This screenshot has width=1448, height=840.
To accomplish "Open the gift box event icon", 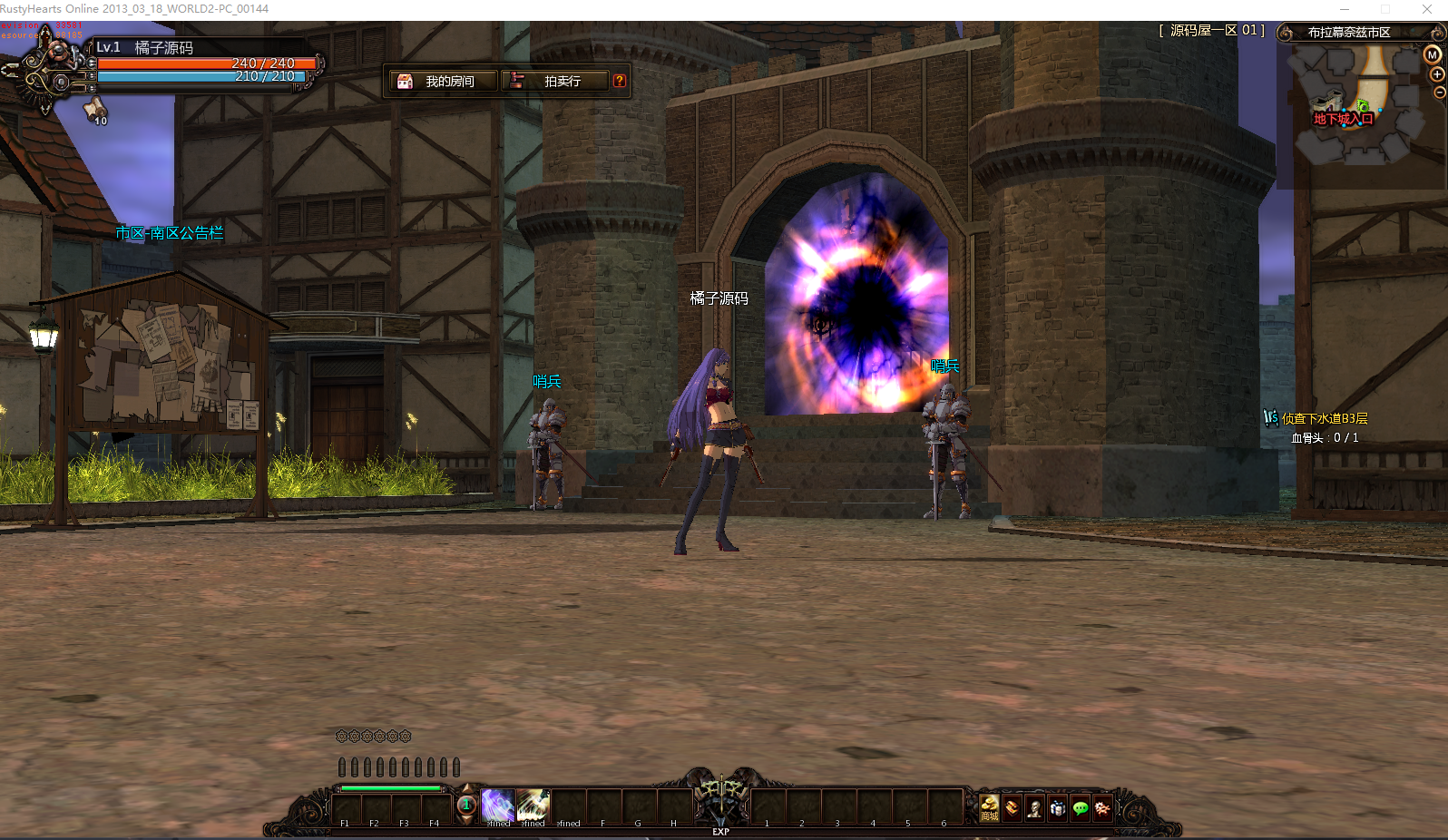I will [1058, 807].
